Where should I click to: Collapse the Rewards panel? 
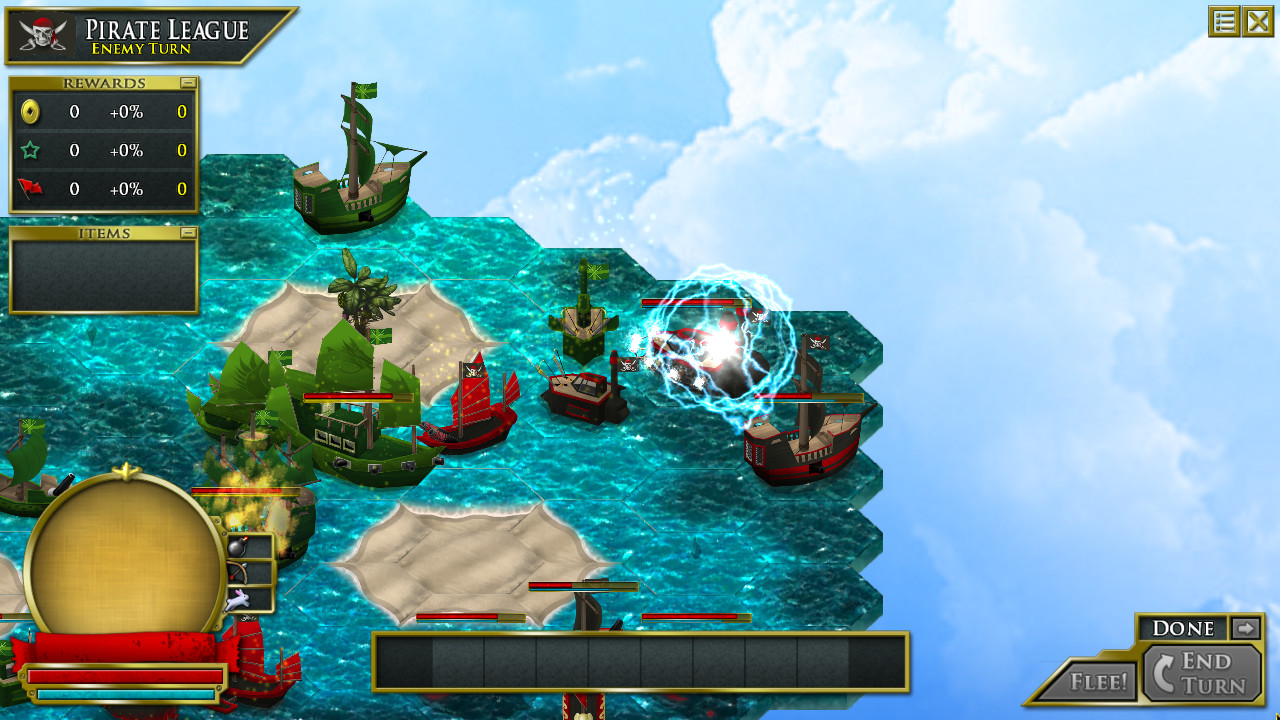[x=190, y=82]
